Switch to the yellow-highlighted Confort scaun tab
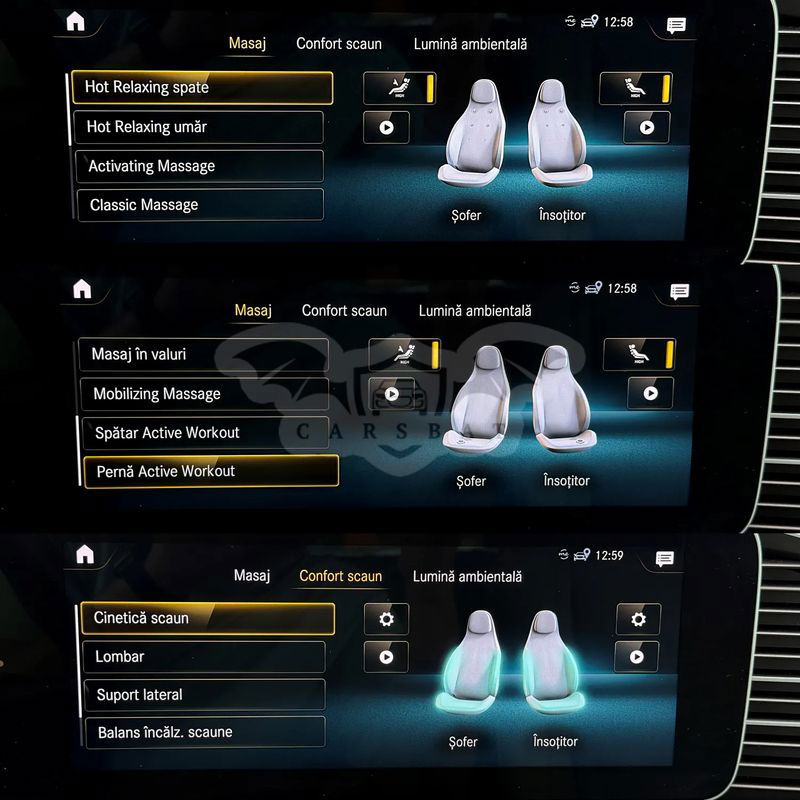800x800 pixels. (x=340, y=576)
